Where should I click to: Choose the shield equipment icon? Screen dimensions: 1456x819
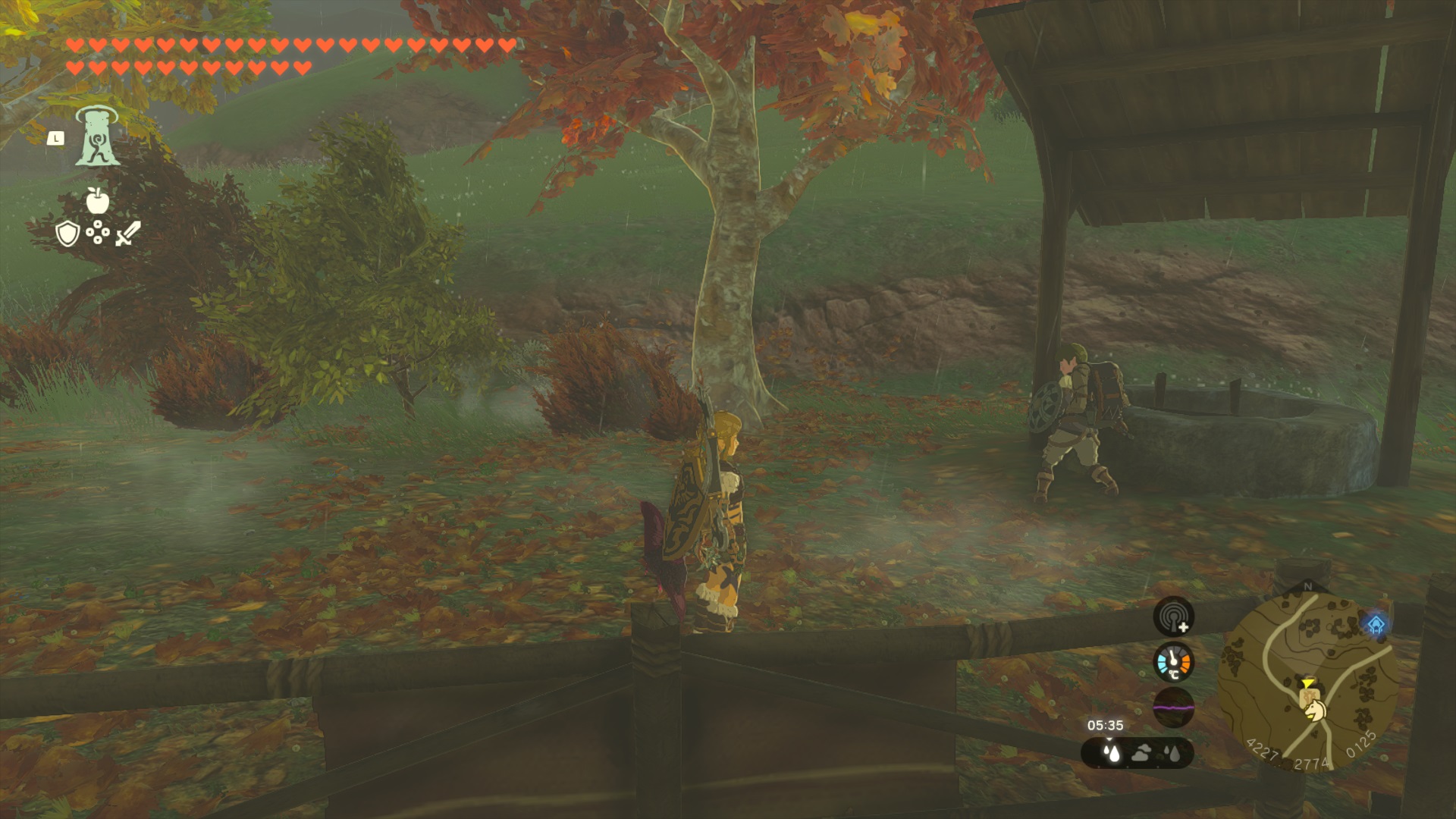click(x=67, y=234)
